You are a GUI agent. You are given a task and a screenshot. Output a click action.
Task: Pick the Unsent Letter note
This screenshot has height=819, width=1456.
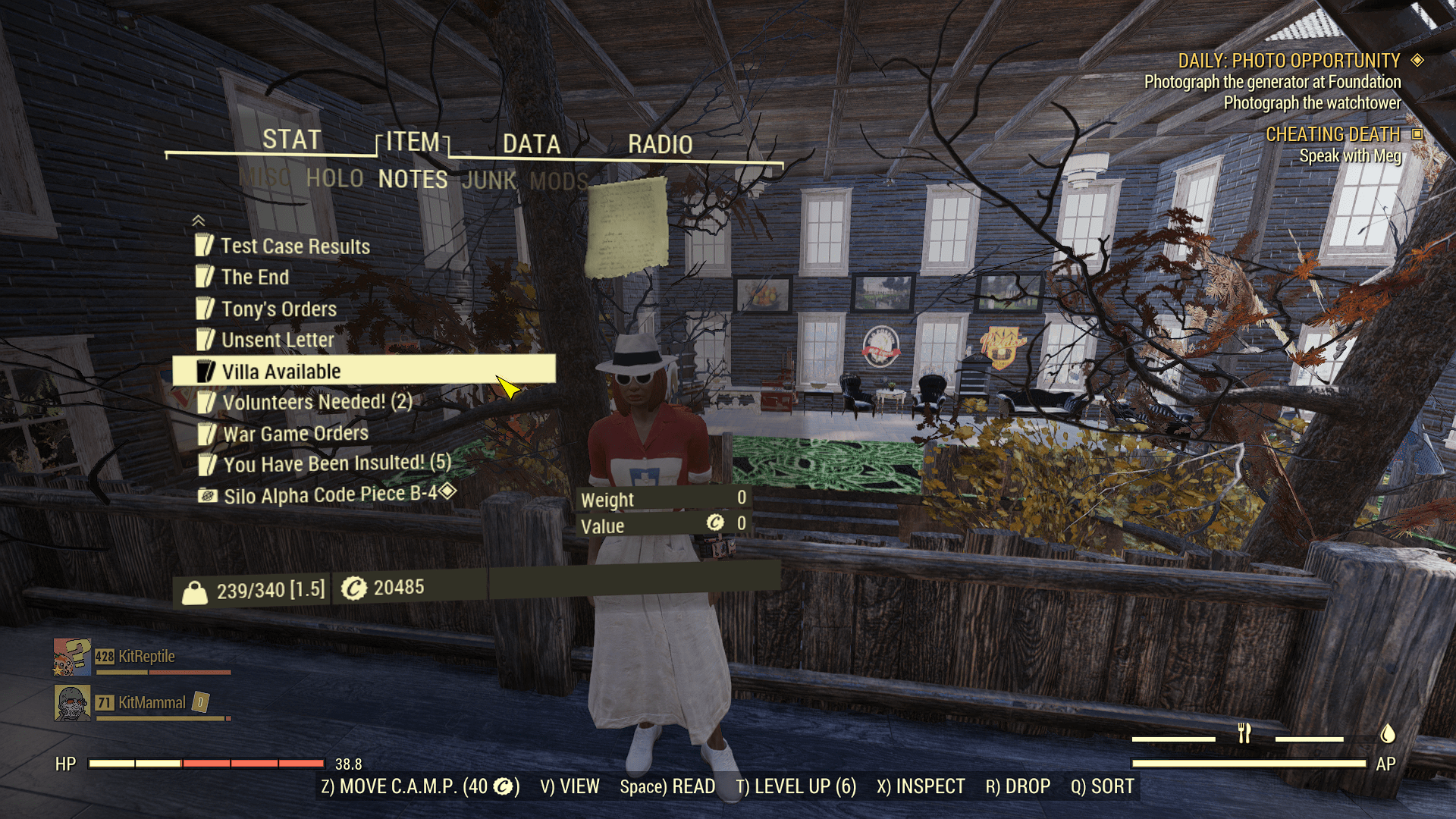[x=278, y=340]
